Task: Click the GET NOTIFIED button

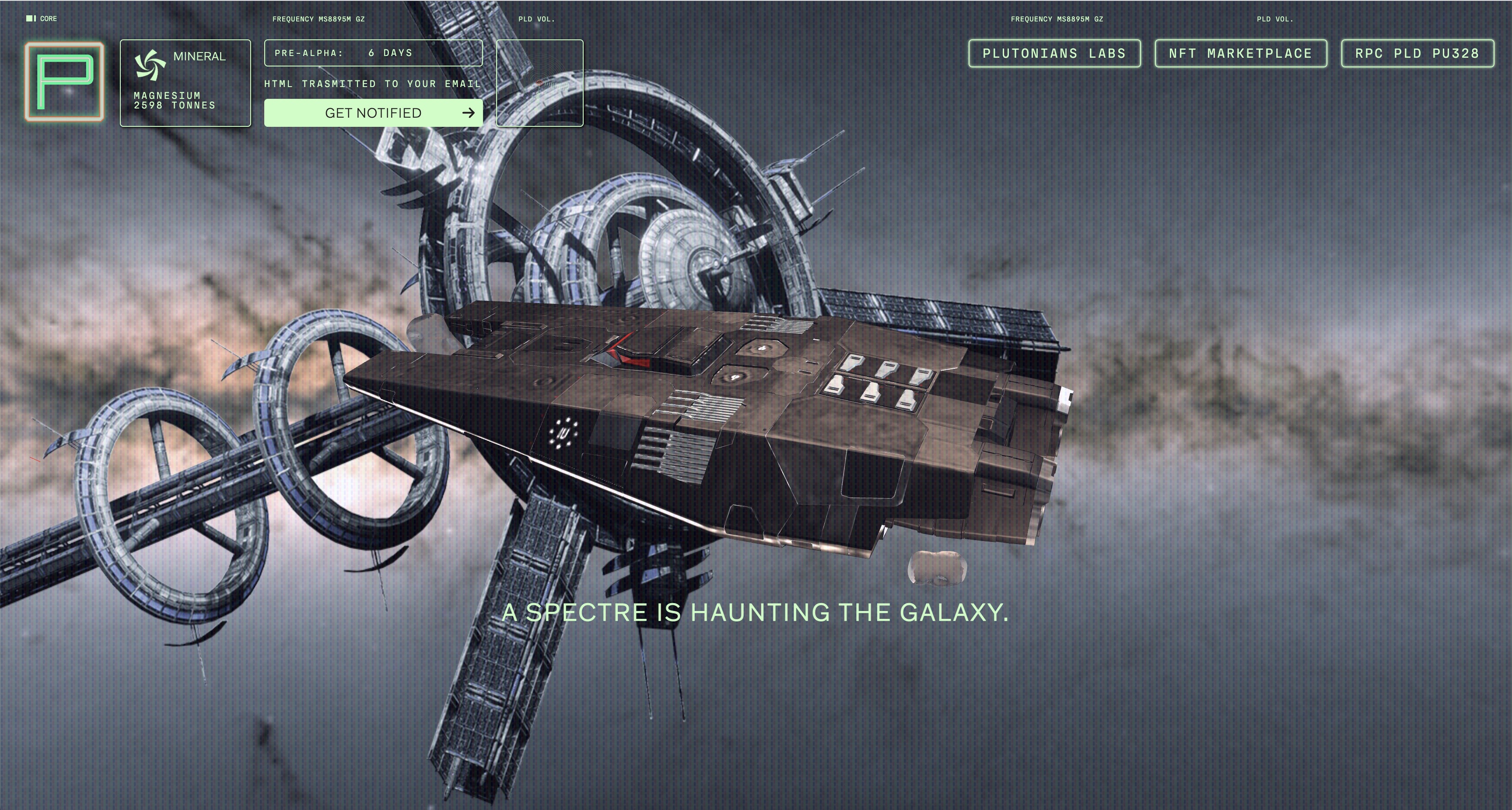Action: [373, 113]
